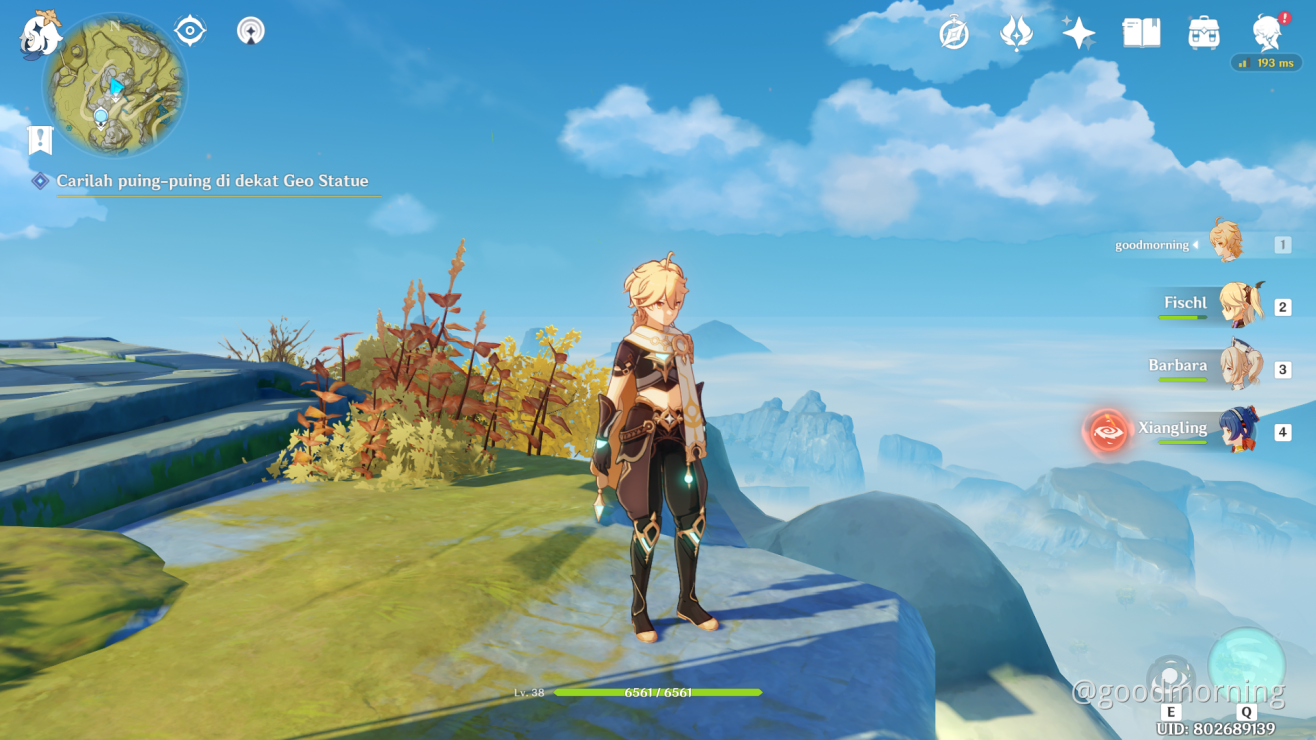1316x740 pixels.
Task: Select the tracked quest about Geo Statue ruins
Action: (212, 181)
